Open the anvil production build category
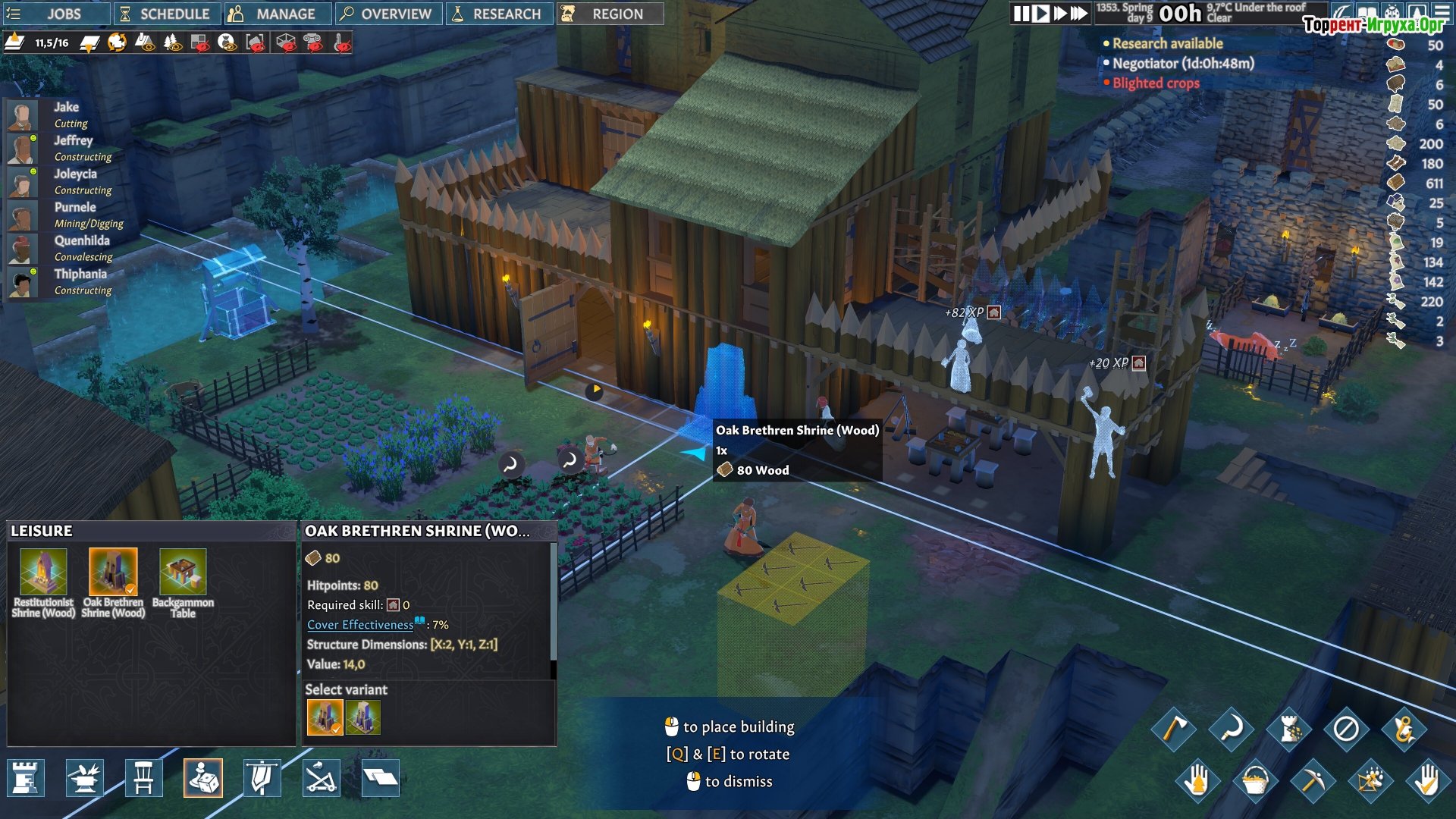 click(x=85, y=778)
